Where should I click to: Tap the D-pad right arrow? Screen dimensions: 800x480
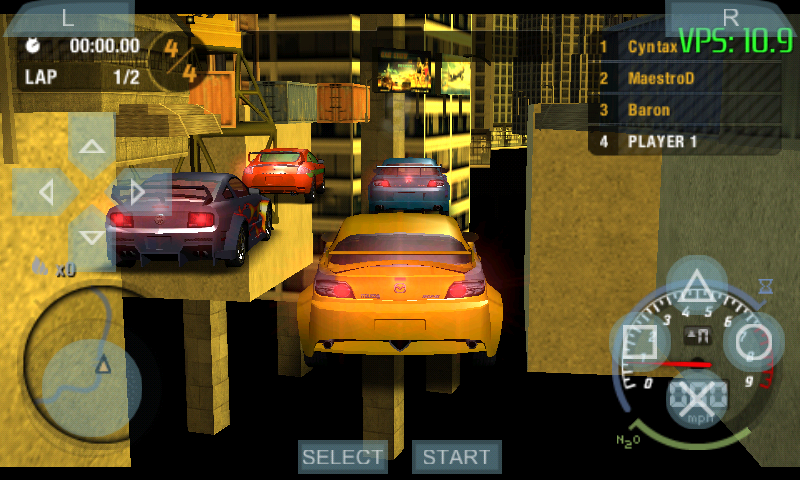point(139,191)
